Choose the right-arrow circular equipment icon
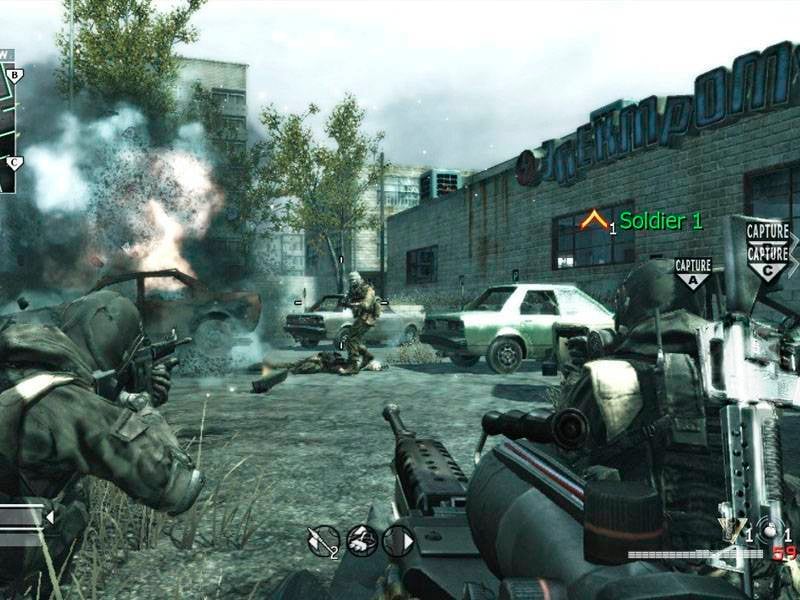The width and height of the screenshot is (800, 600). click(397, 540)
